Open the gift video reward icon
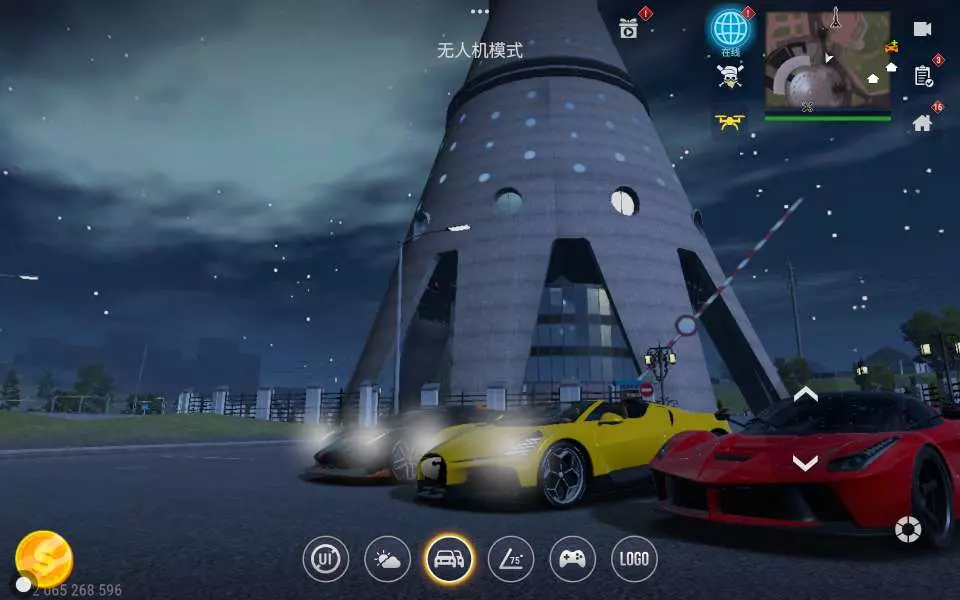The image size is (960, 600). (x=629, y=28)
